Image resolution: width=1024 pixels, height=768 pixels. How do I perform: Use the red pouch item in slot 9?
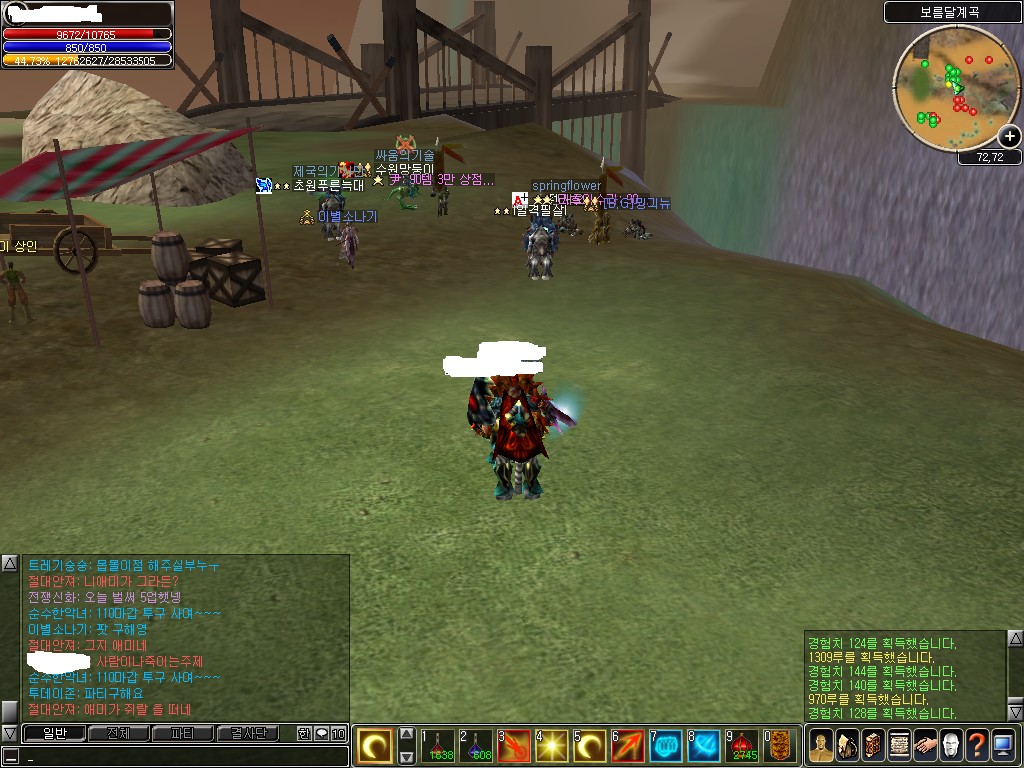tap(741, 745)
